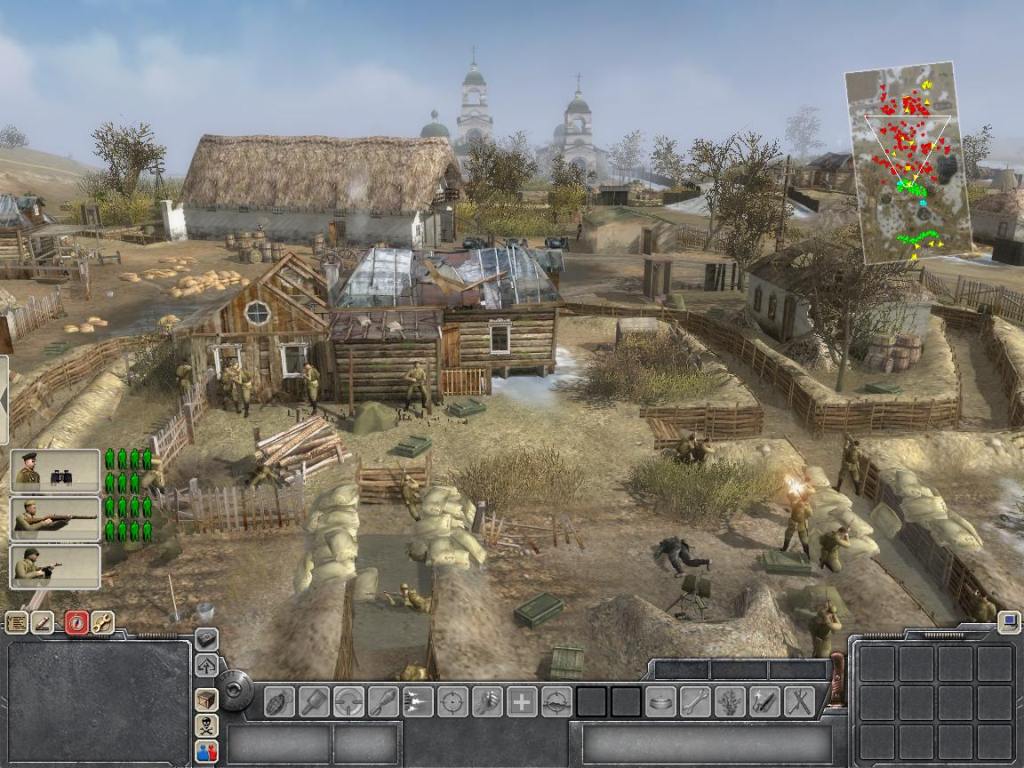Click the skull and crossbones icon
The width and height of the screenshot is (1024, 768).
[207, 725]
